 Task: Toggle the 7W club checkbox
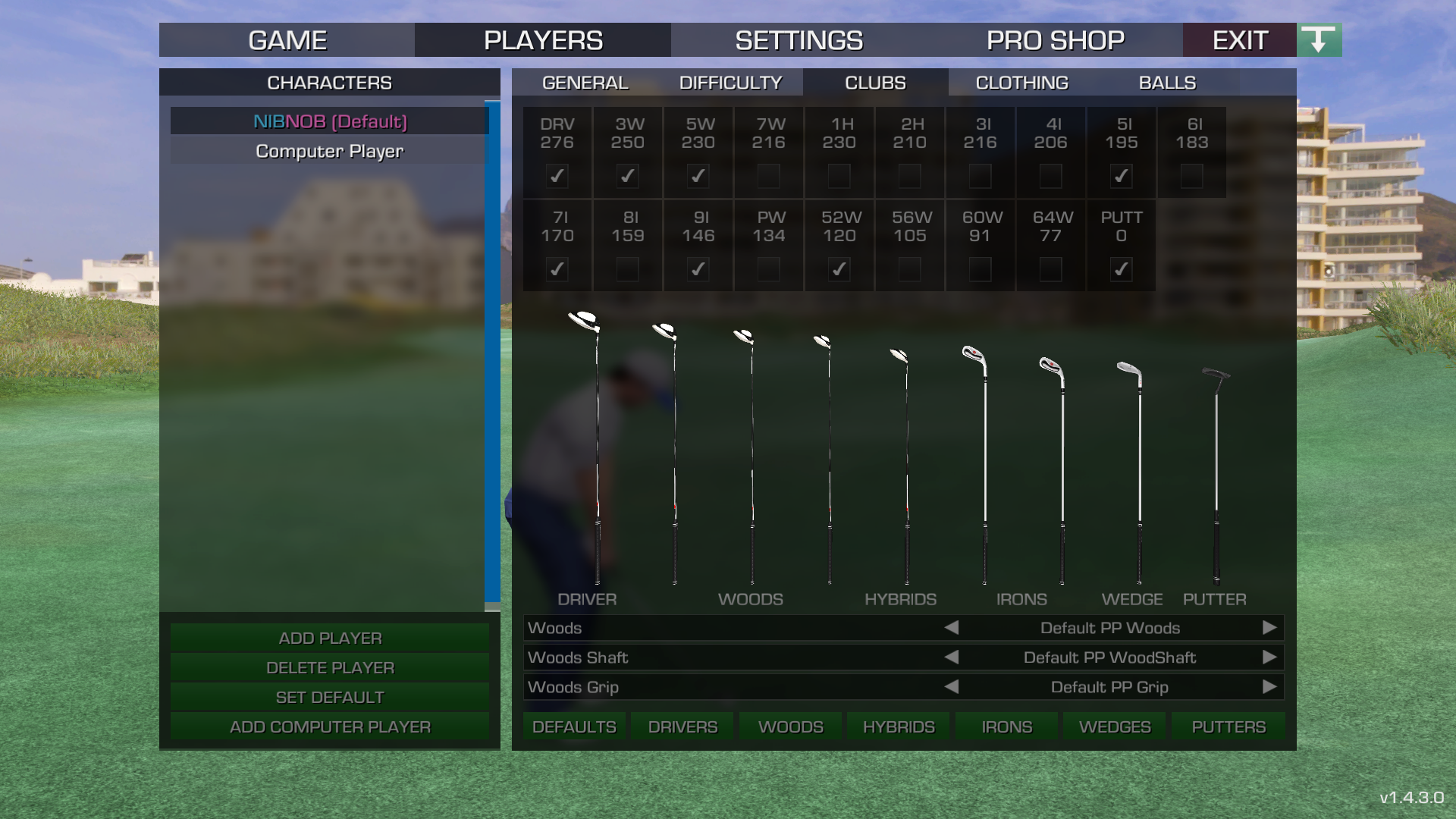(x=768, y=176)
